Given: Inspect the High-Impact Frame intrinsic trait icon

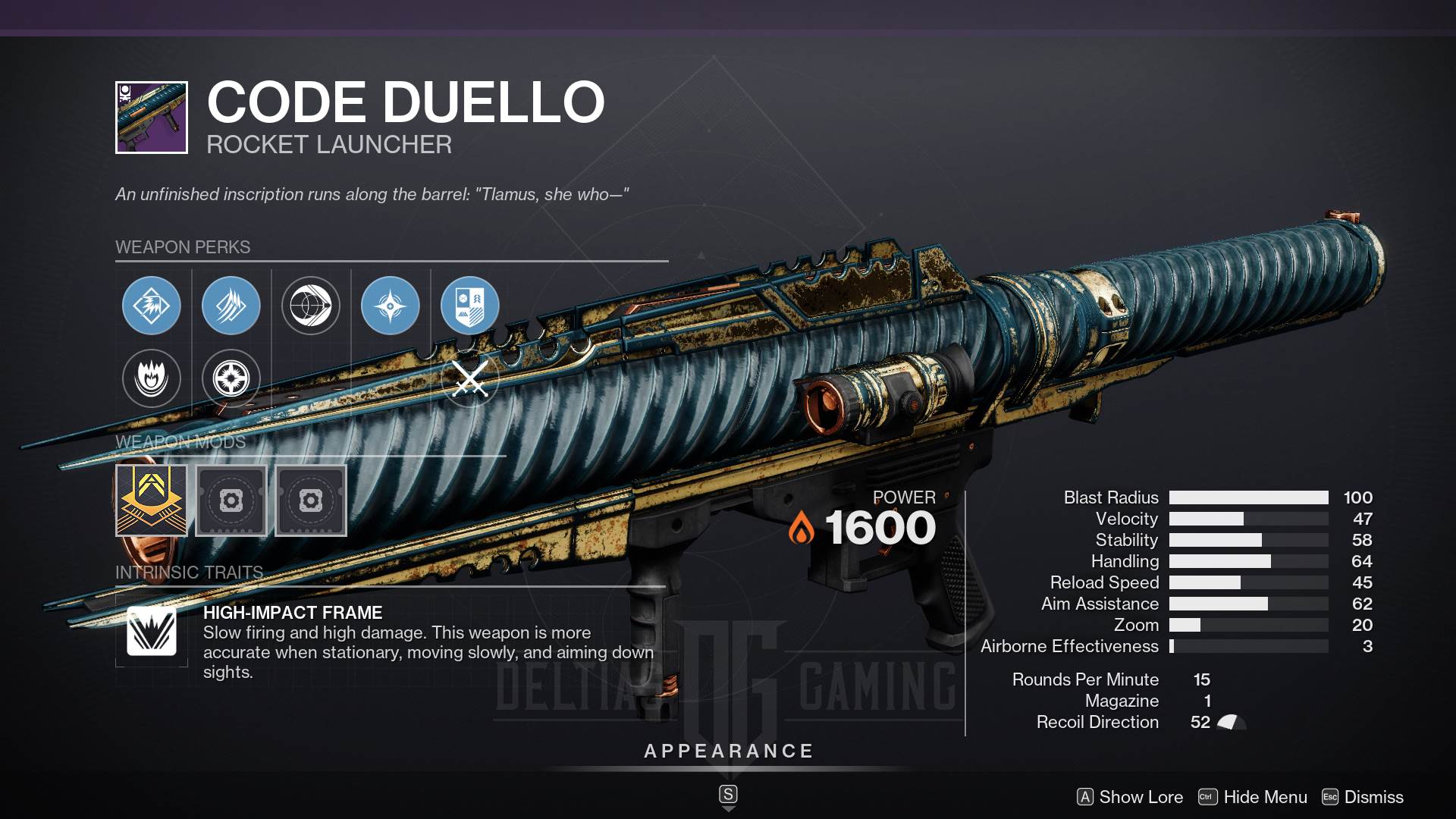Looking at the screenshot, I should (x=152, y=631).
